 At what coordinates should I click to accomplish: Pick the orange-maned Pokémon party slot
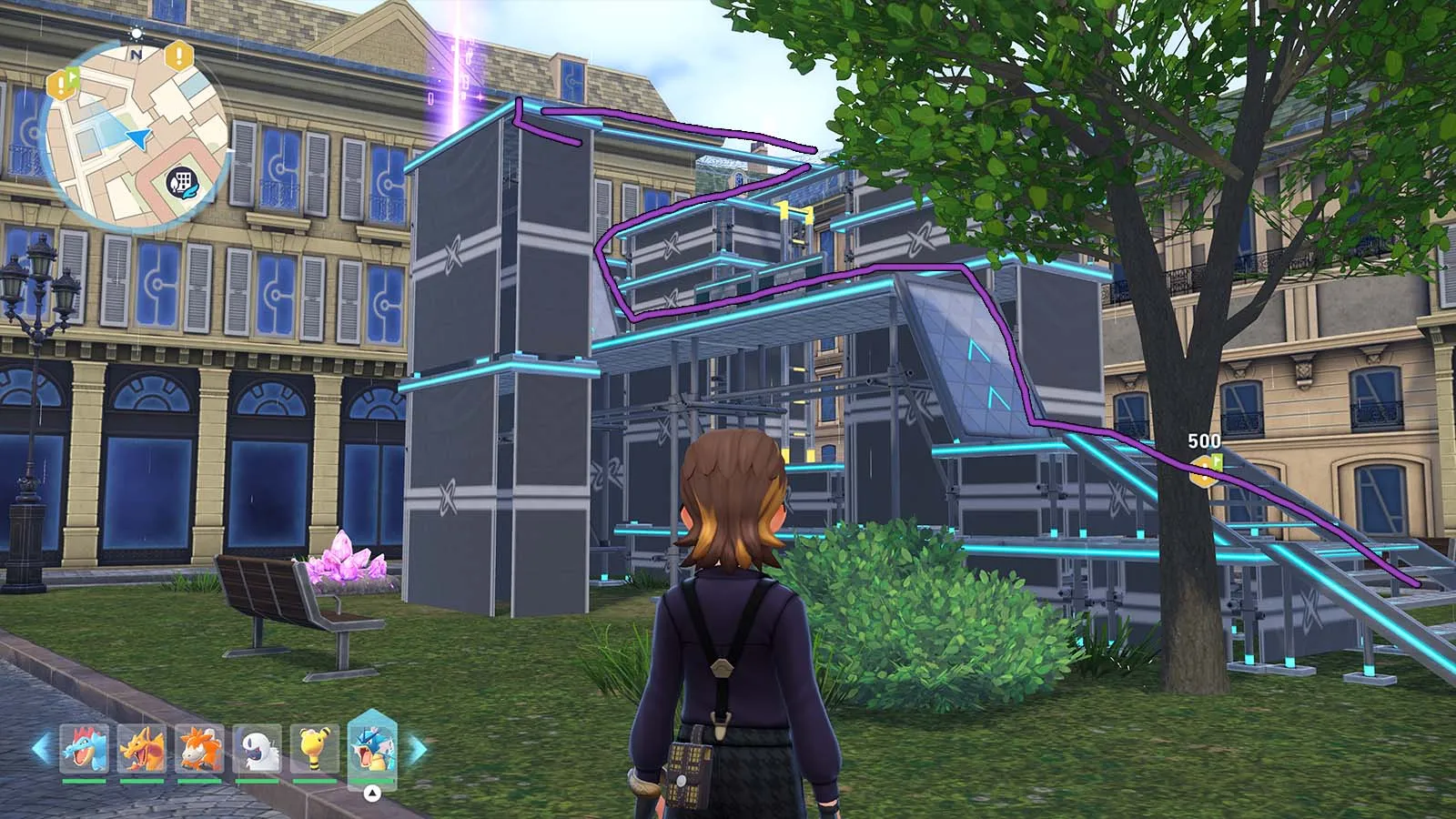[199, 748]
